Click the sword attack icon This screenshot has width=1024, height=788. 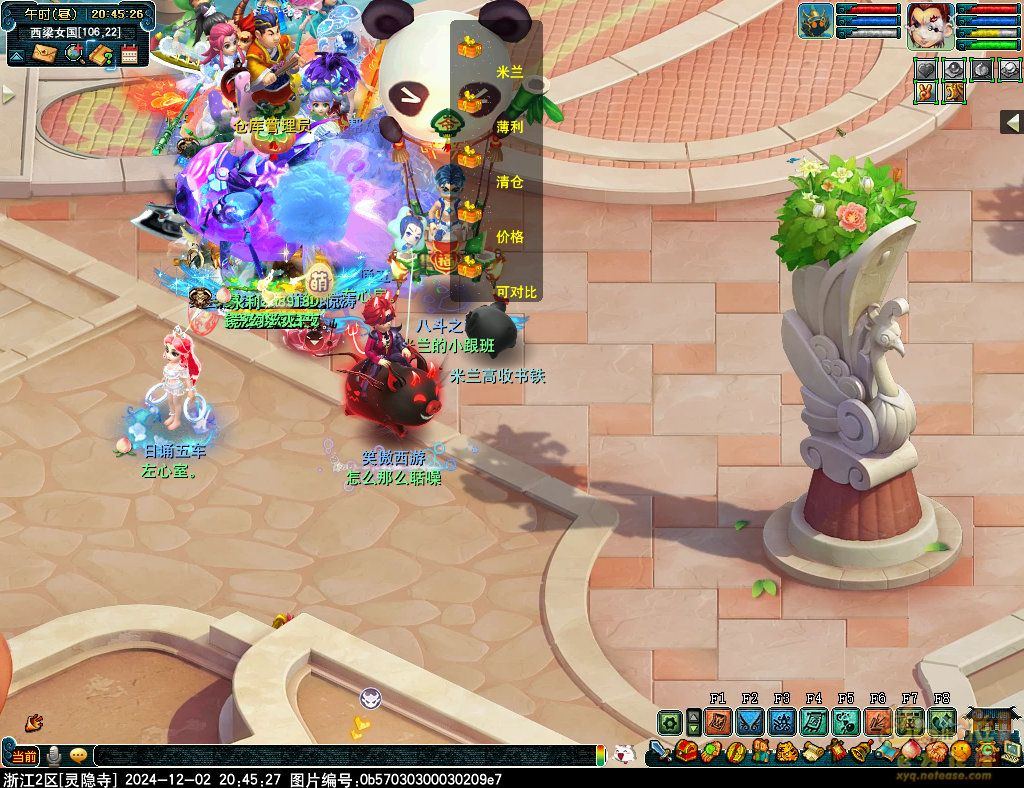(660, 752)
